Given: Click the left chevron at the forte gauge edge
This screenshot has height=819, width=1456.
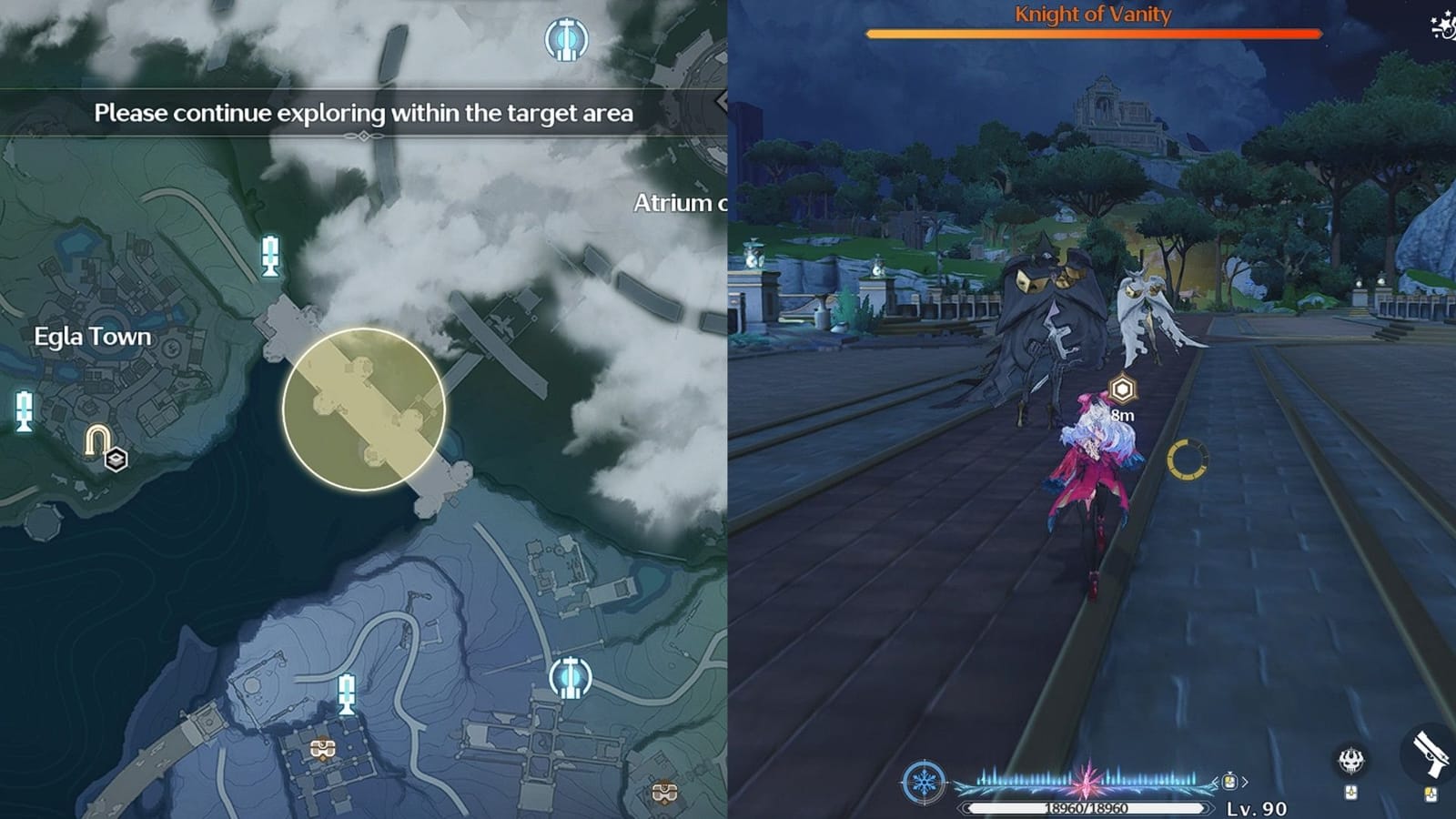Looking at the screenshot, I should tap(1216, 781).
